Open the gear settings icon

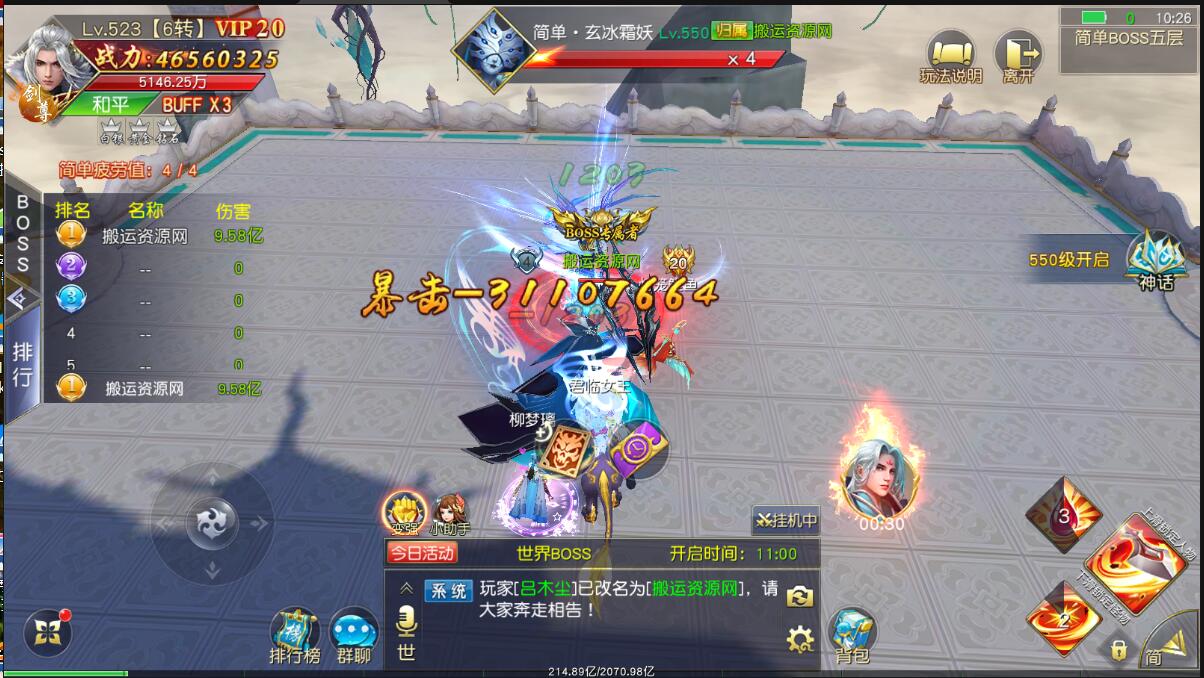pyautogui.click(x=800, y=639)
